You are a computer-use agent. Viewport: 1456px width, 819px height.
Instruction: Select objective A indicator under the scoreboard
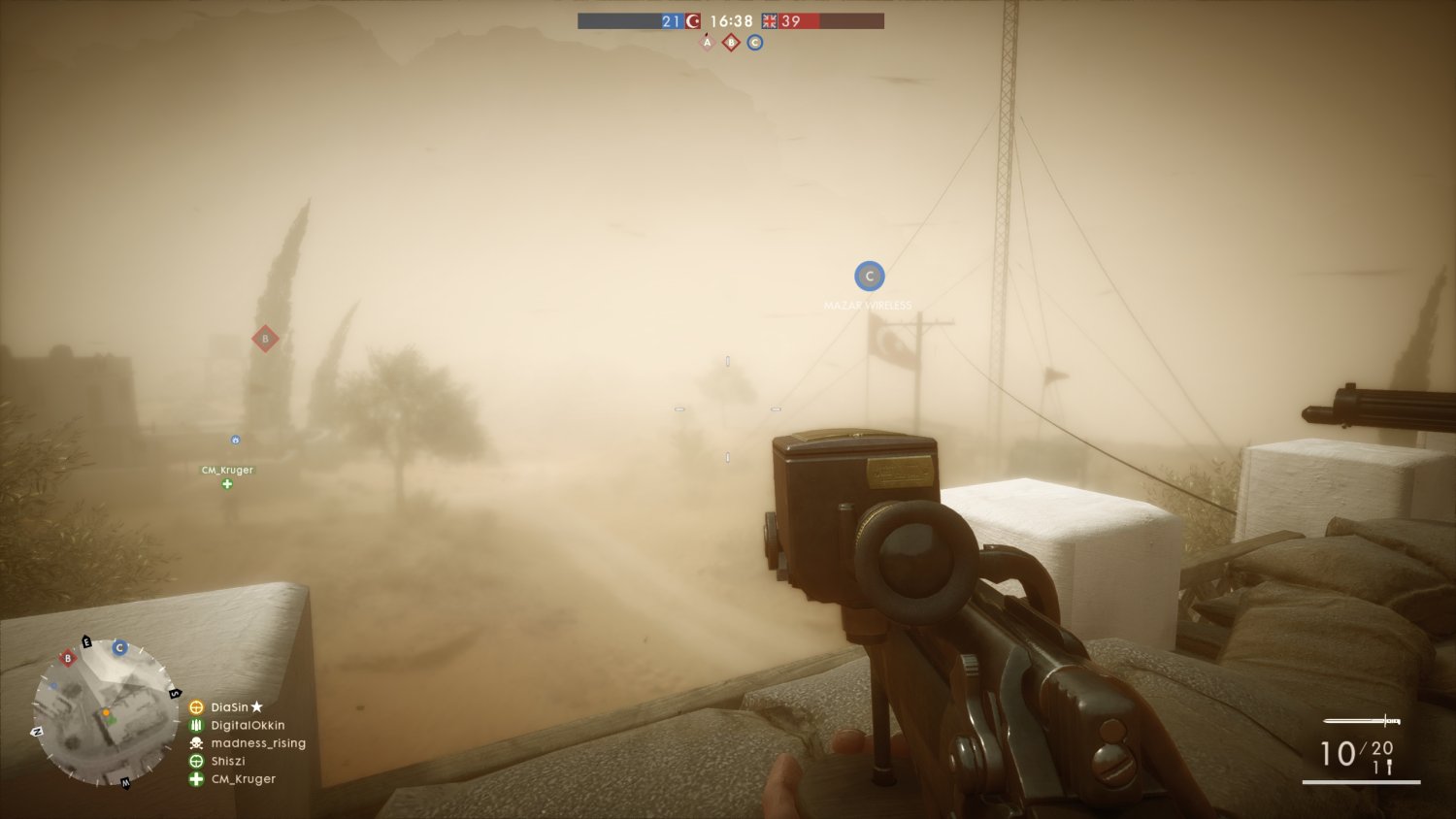(708, 42)
